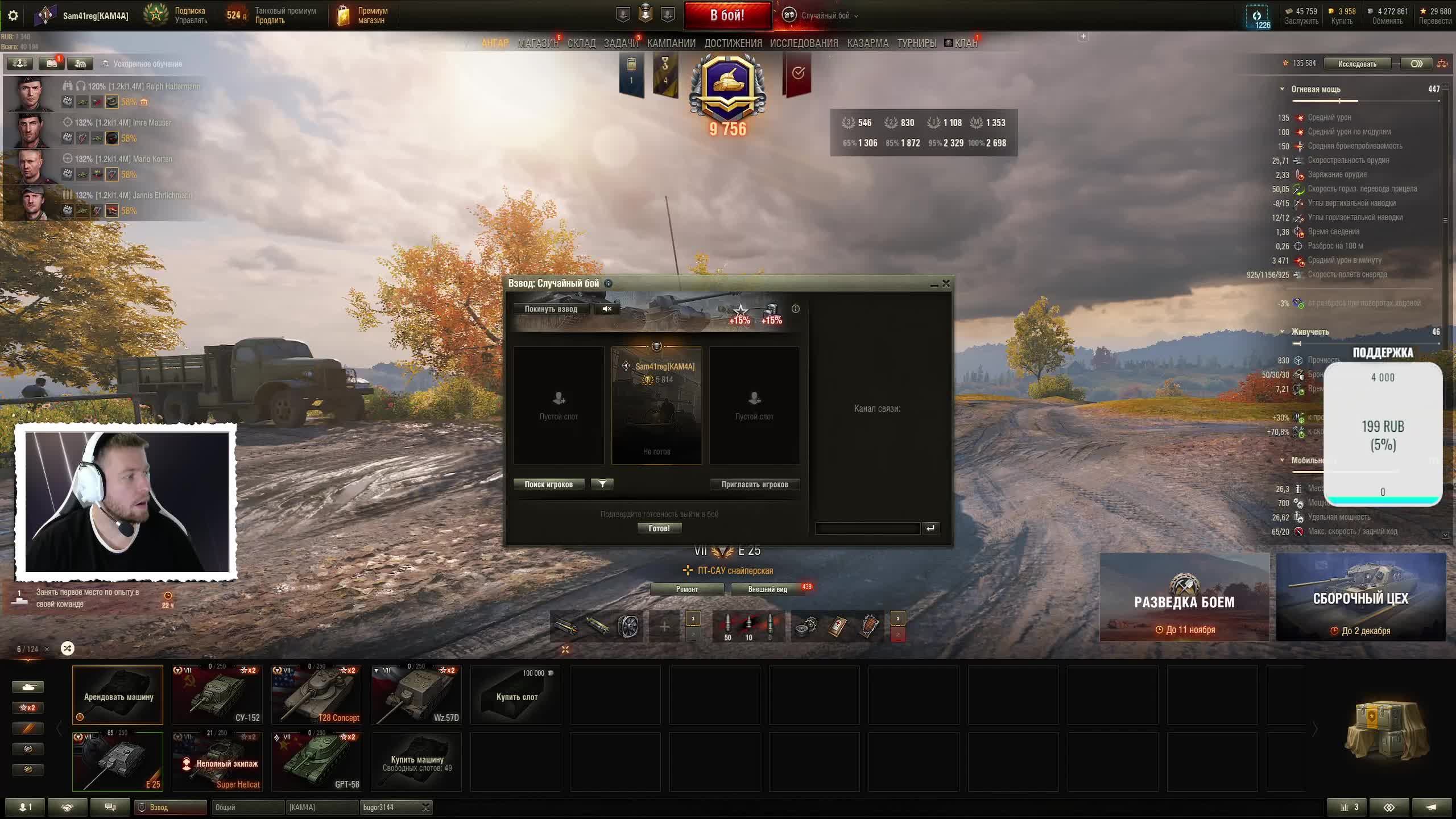Pick the GPT-58 tank tile
This screenshot has width=1456, height=819.
click(316, 761)
